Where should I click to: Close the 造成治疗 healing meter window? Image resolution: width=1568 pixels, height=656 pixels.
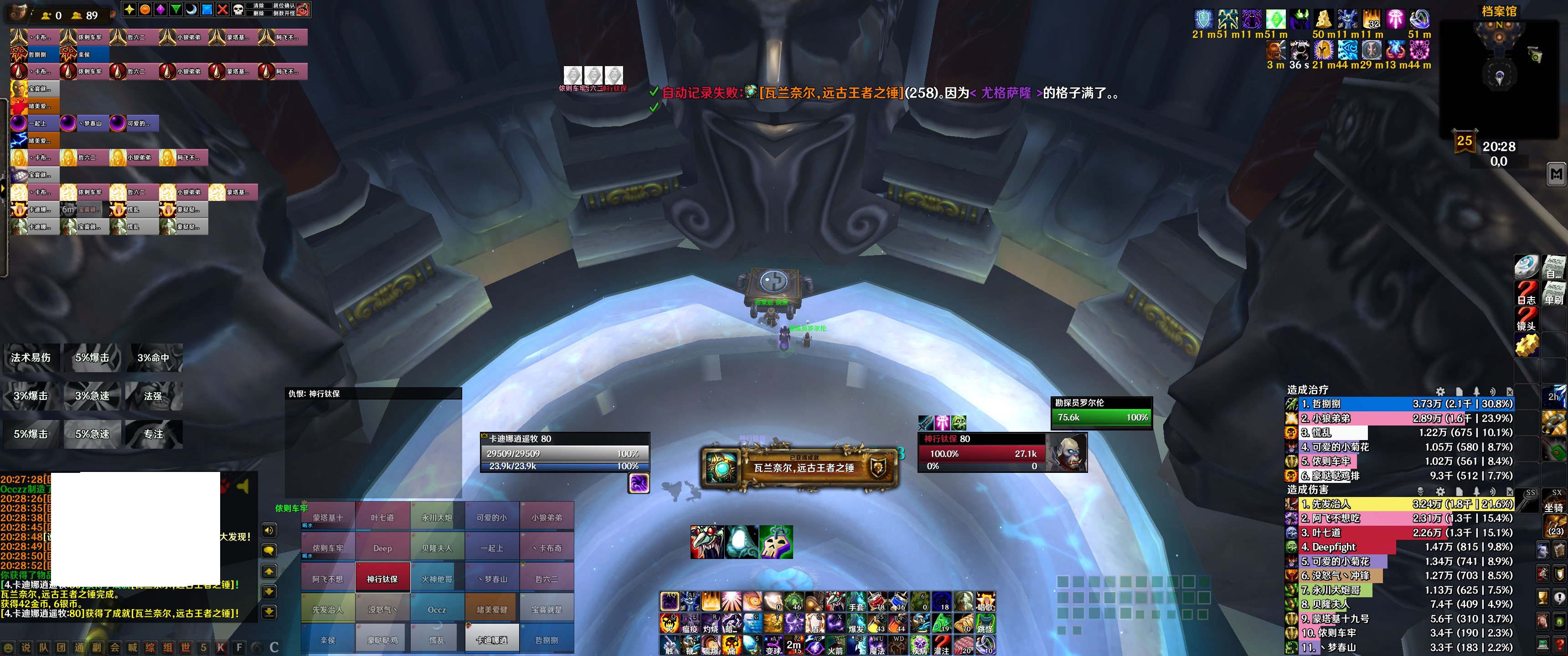click(1510, 391)
